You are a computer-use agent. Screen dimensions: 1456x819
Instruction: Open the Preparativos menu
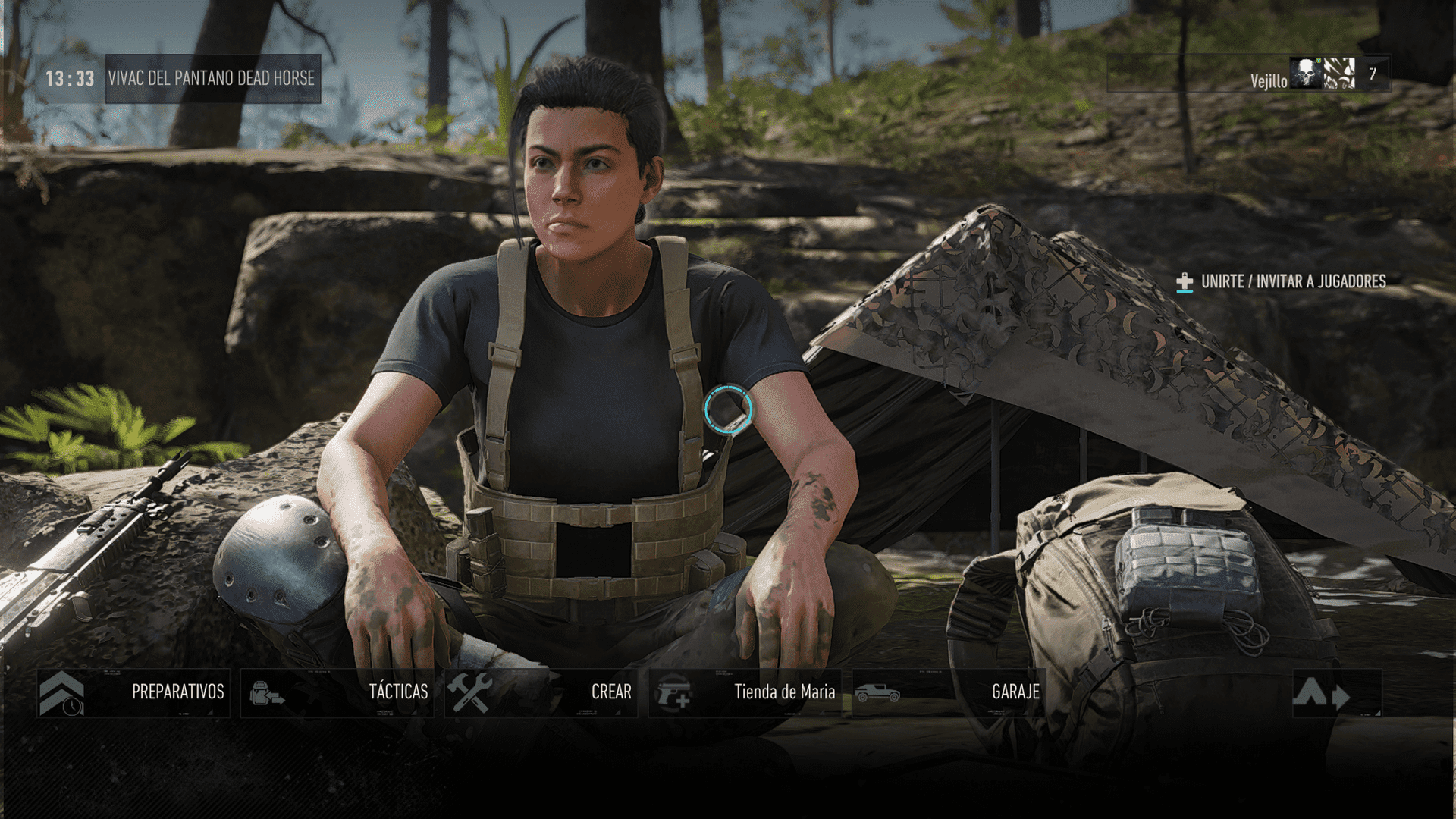pyautogui.click(x=133, y=692)
